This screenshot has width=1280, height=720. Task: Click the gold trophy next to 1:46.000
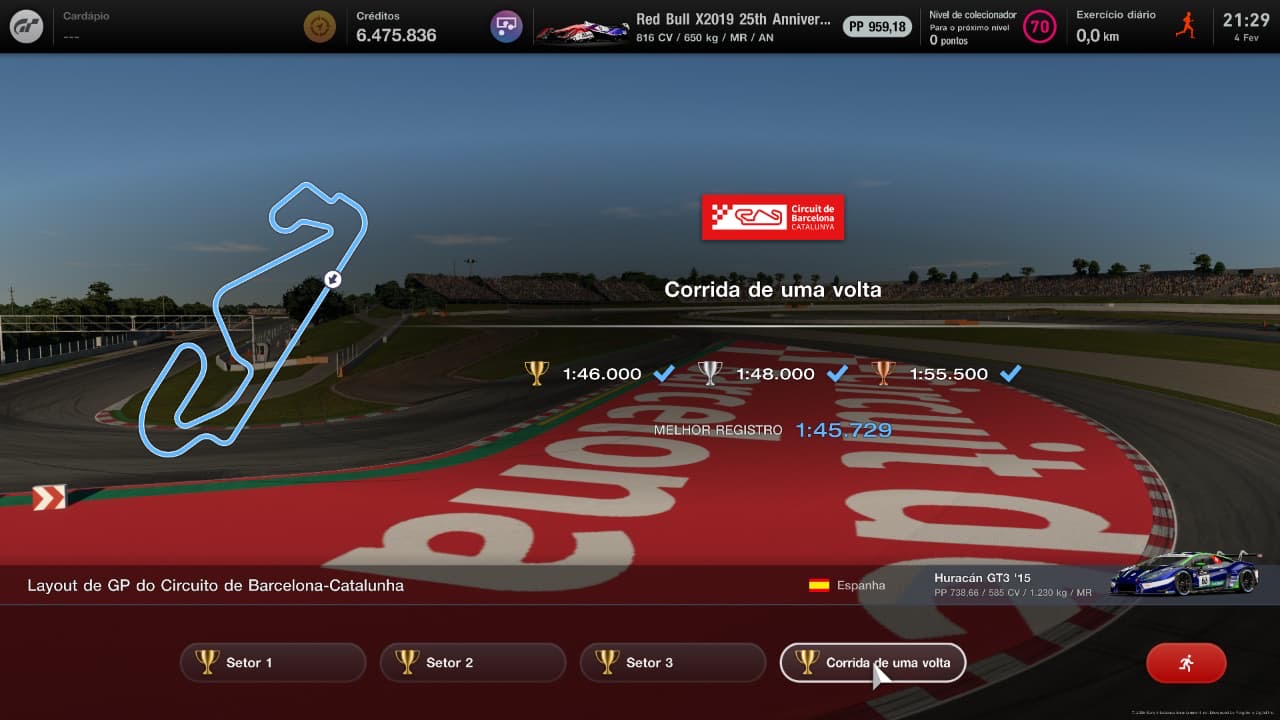point(537,373)
